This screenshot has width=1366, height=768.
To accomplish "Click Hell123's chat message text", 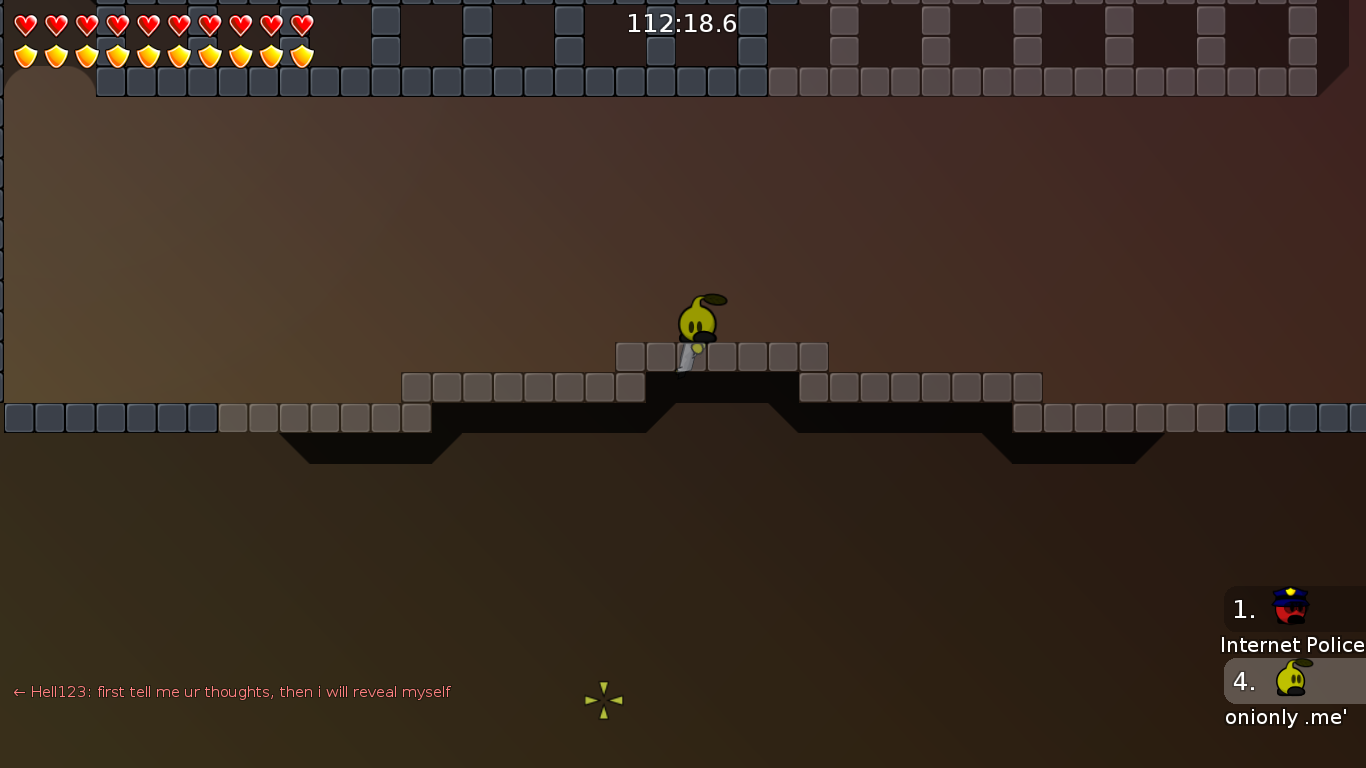I will click(240, 691).
